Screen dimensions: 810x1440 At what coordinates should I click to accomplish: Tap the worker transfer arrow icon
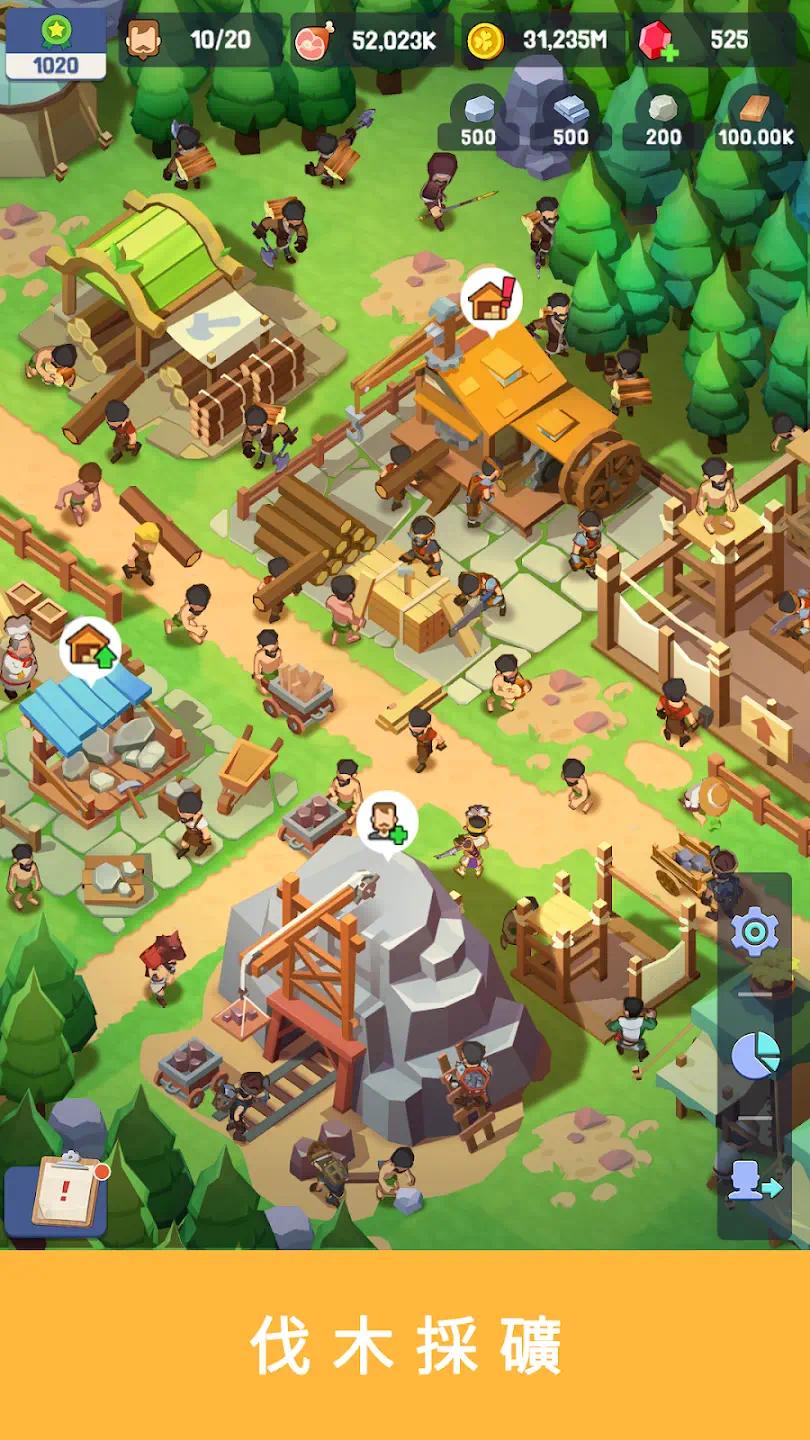point(755,1181)
